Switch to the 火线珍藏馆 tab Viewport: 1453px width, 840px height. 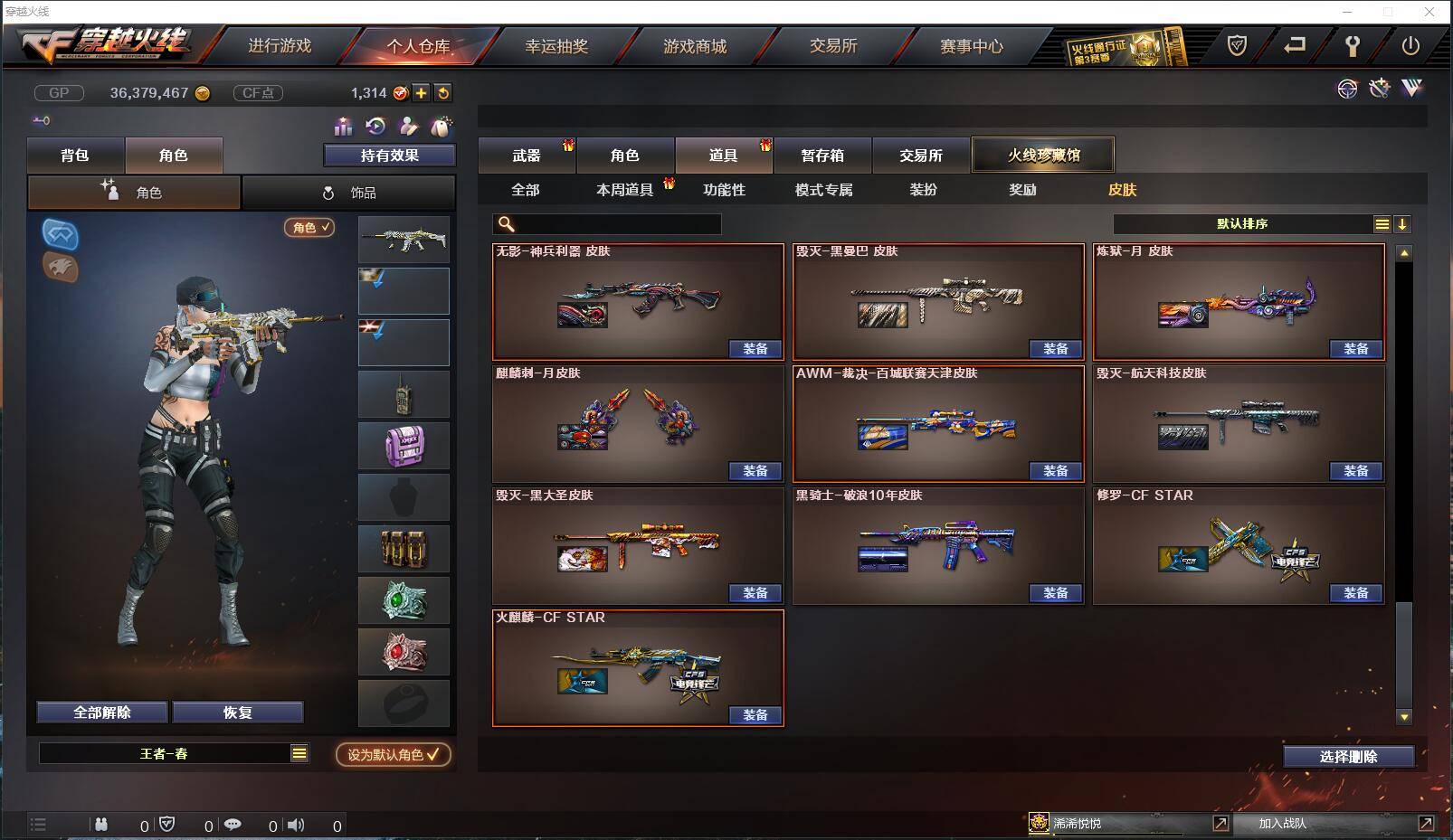[1043, 154]
